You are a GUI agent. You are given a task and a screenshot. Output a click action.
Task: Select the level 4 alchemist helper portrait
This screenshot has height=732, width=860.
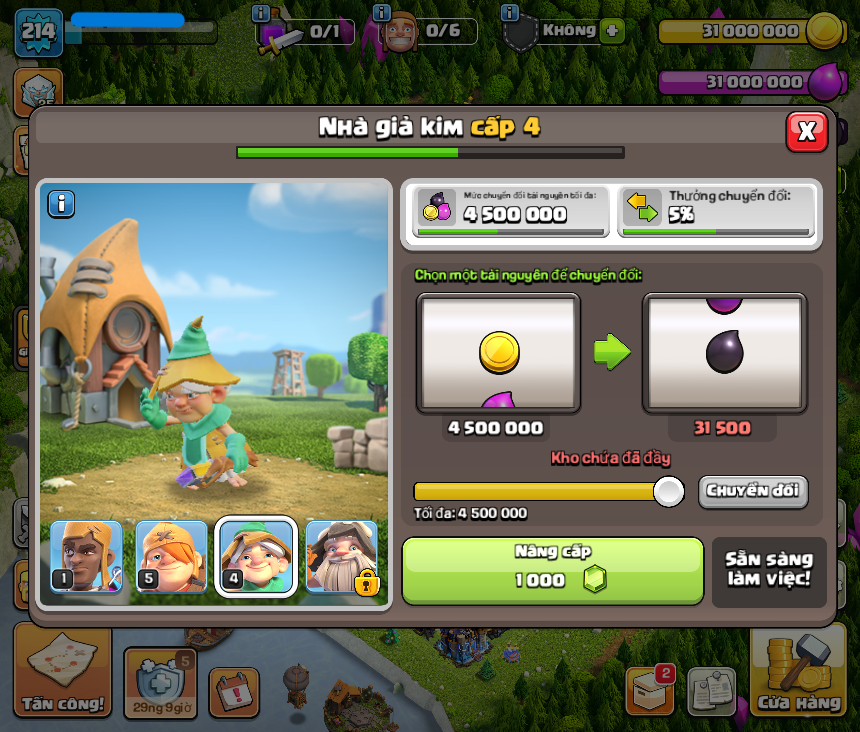coord(256,557)
